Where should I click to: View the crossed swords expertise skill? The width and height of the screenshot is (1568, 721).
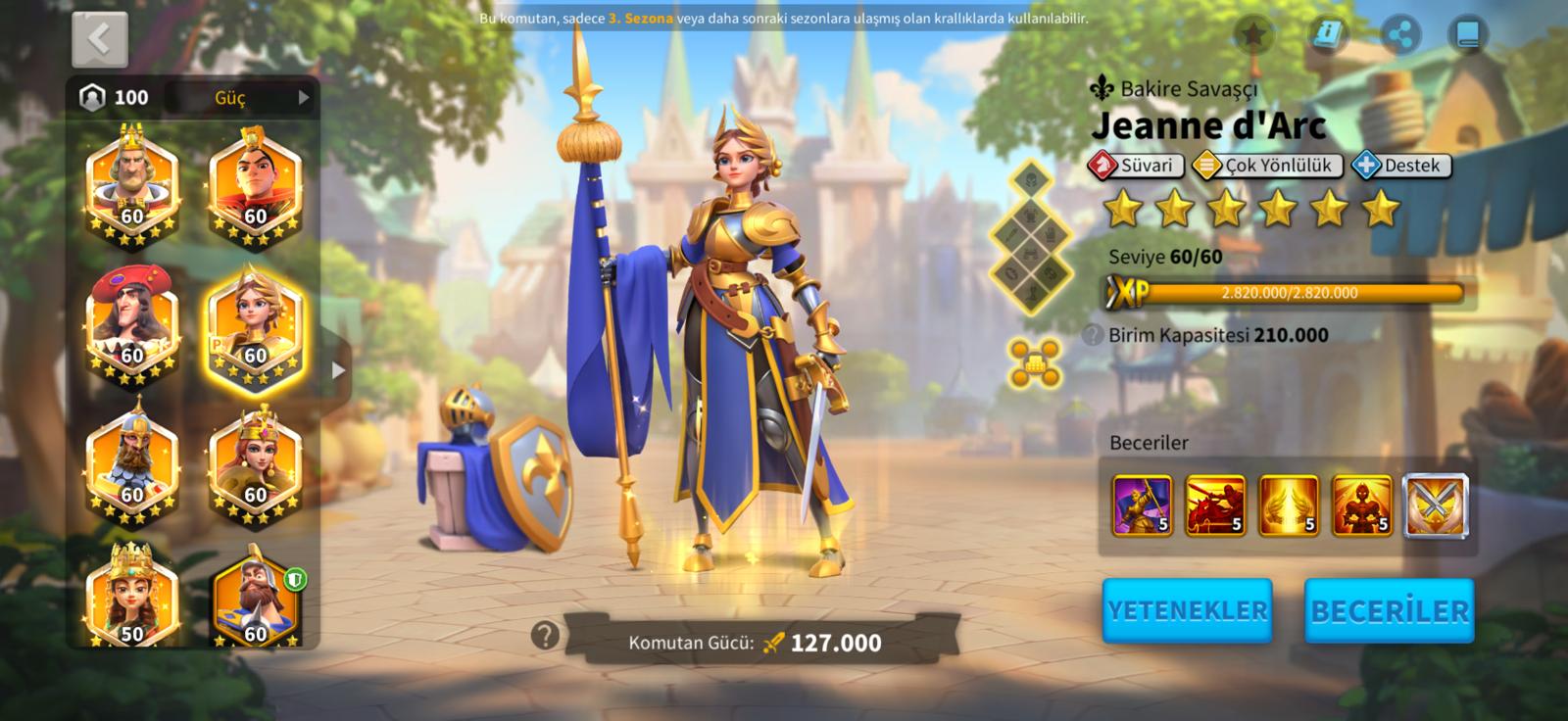tap(1436, 505)
